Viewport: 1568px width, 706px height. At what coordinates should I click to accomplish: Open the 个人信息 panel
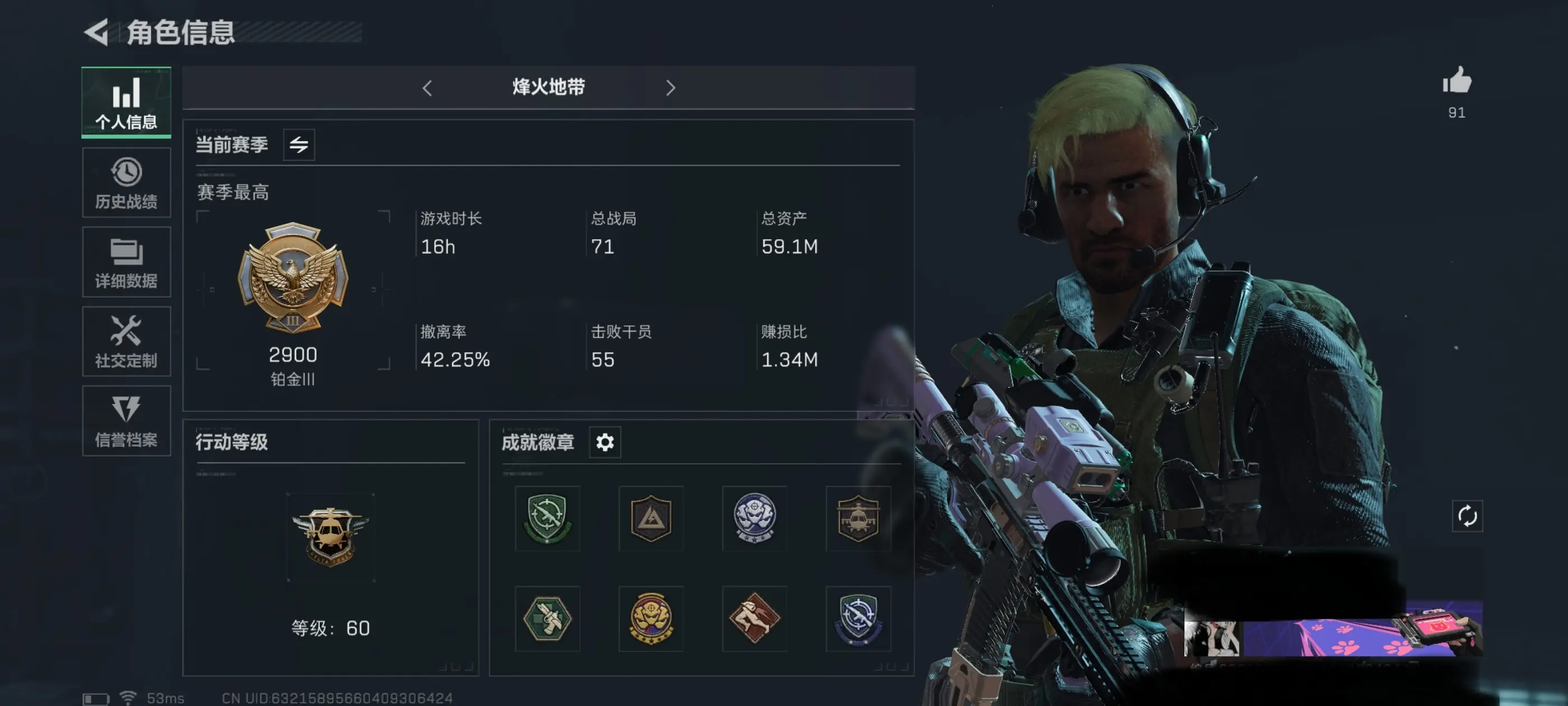(126, 103)
